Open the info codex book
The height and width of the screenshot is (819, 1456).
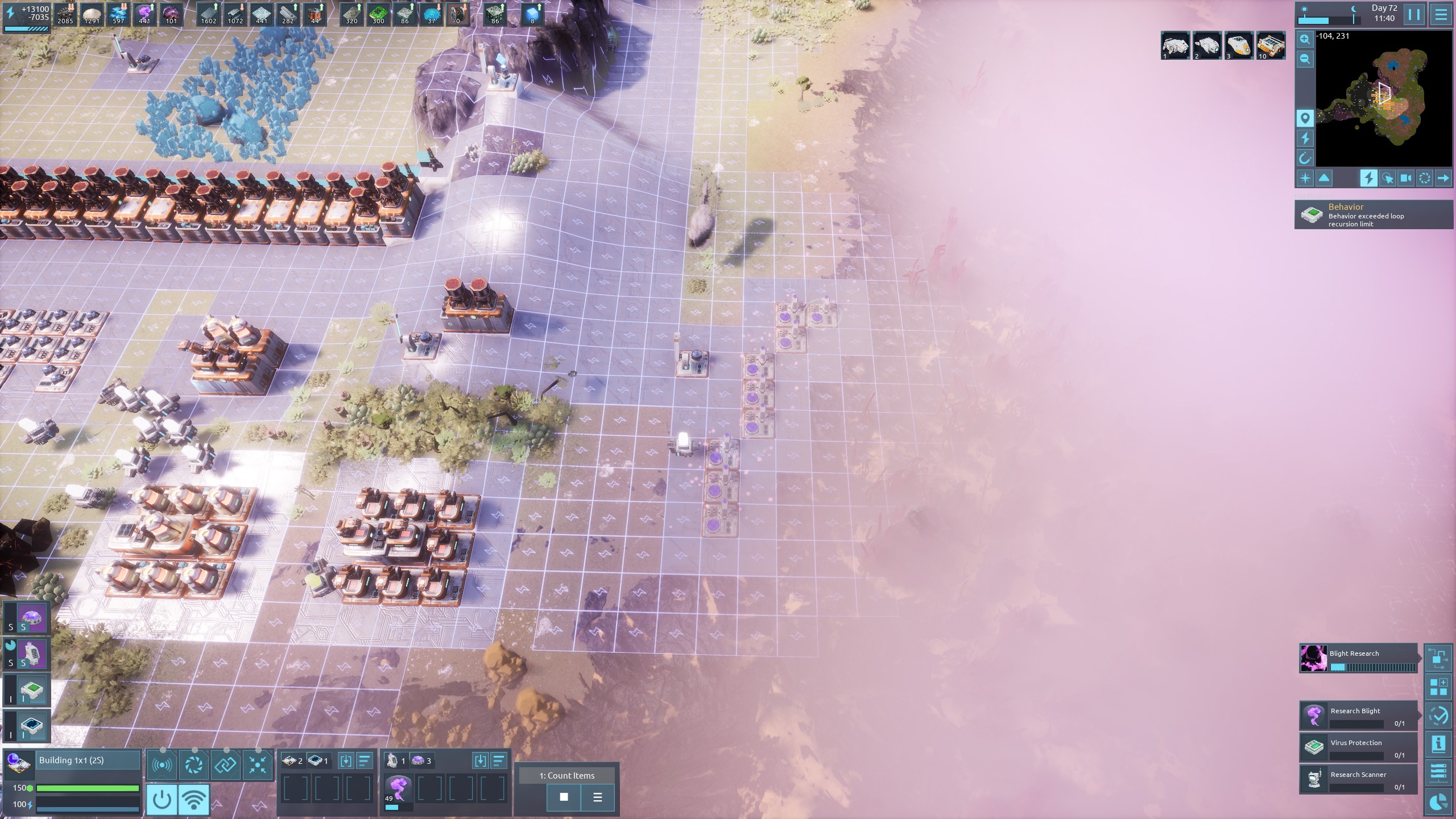pyautogui.click(x=1438, y=744)
